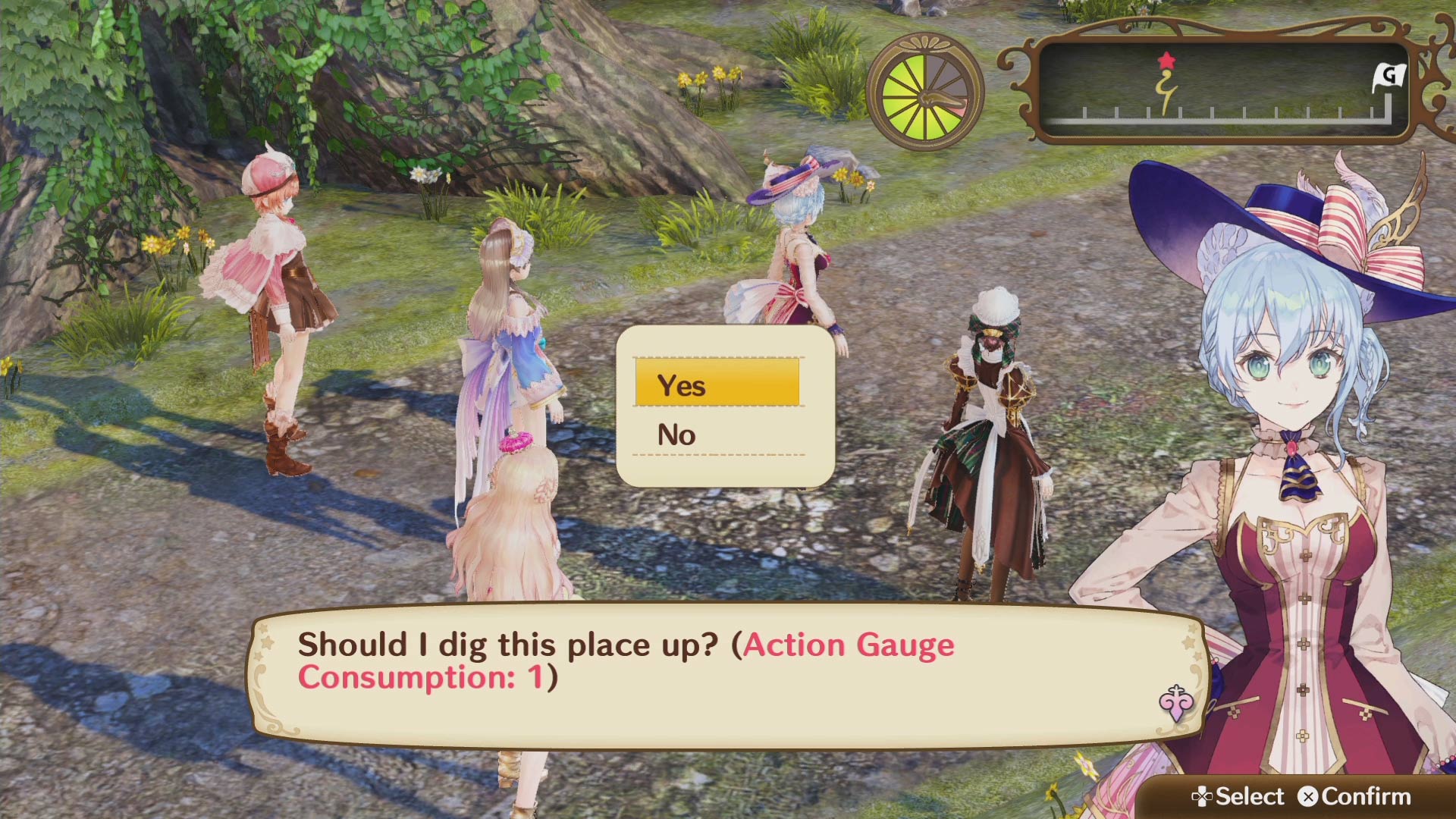Click the Select label in the button bar
The width and height of the screenshot is (1456, 819).
coord(1248,797)
